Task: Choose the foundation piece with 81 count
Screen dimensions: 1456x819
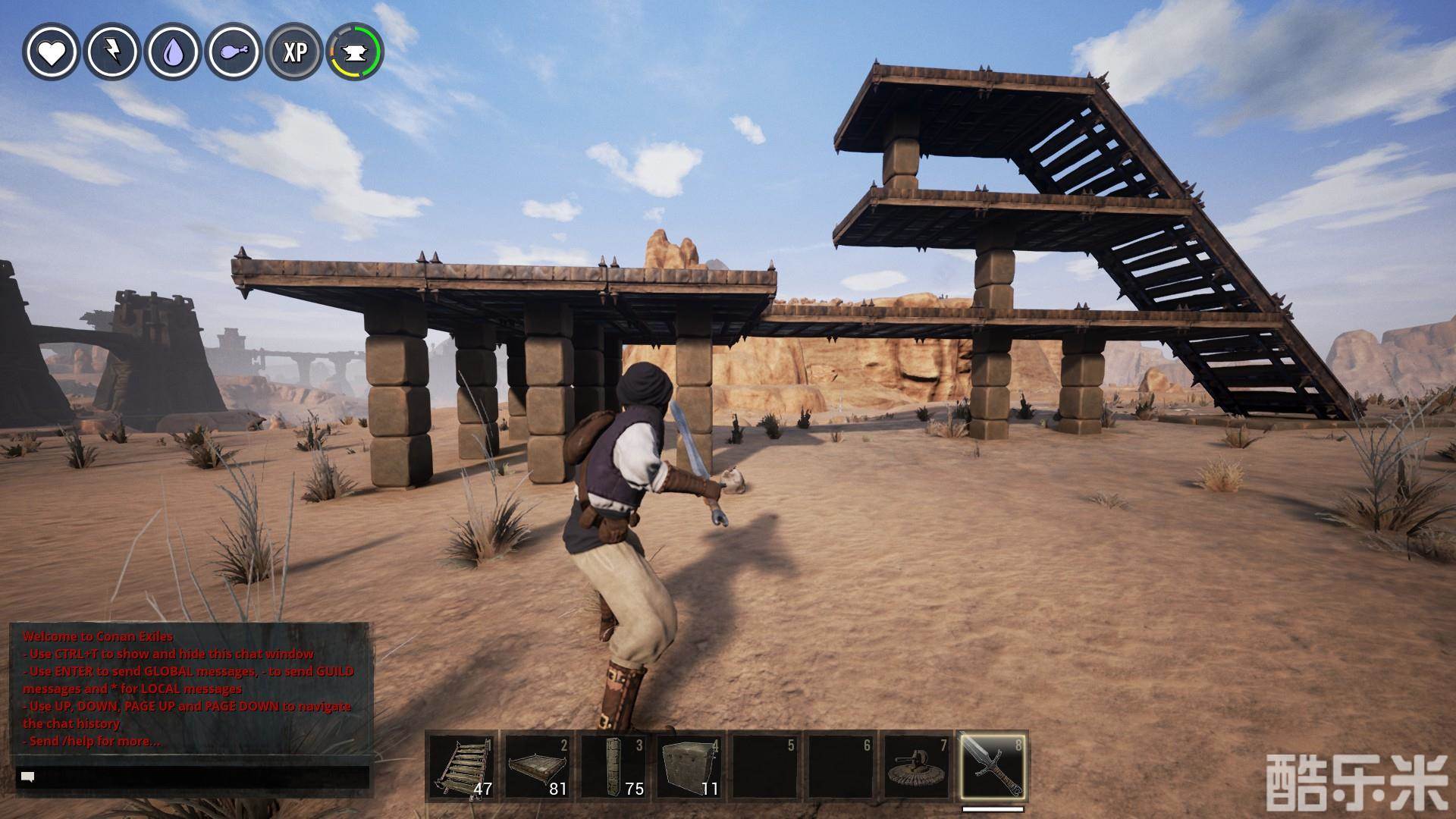Action: (537, 766)
